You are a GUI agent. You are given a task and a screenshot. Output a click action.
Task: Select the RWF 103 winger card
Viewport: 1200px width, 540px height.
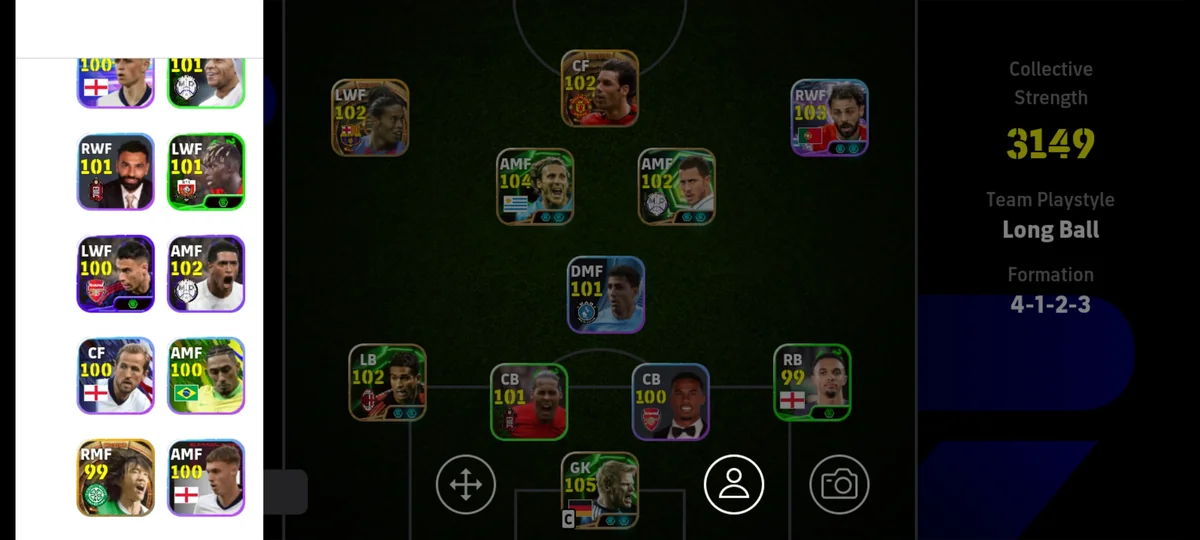coord(830,118)
